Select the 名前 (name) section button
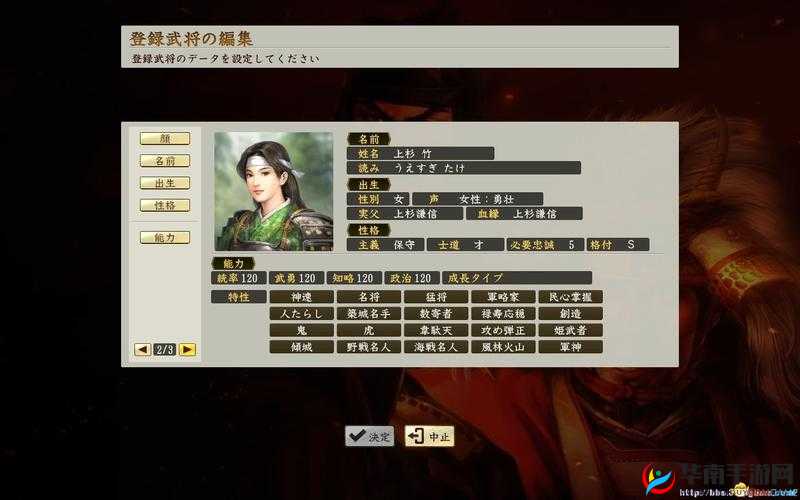This screenshot has width=800, height=500. (x=165, y=161)
